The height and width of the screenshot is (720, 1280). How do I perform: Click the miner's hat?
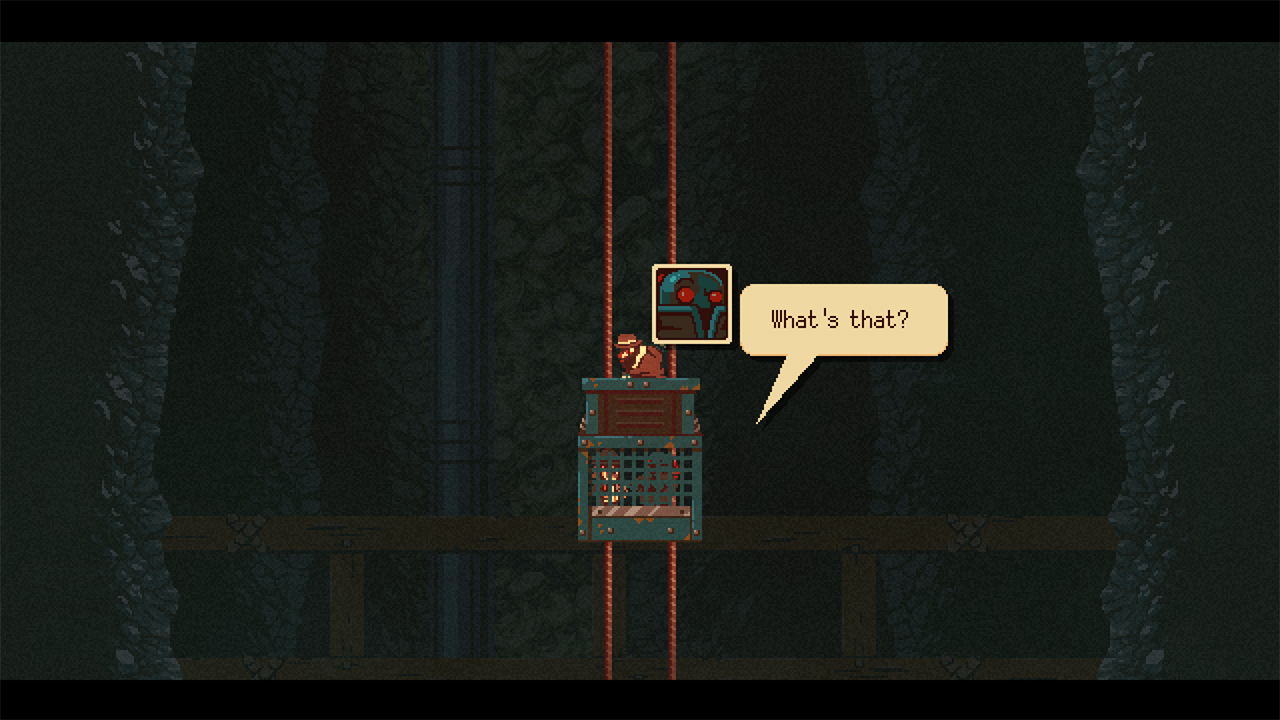coord(628,341)
